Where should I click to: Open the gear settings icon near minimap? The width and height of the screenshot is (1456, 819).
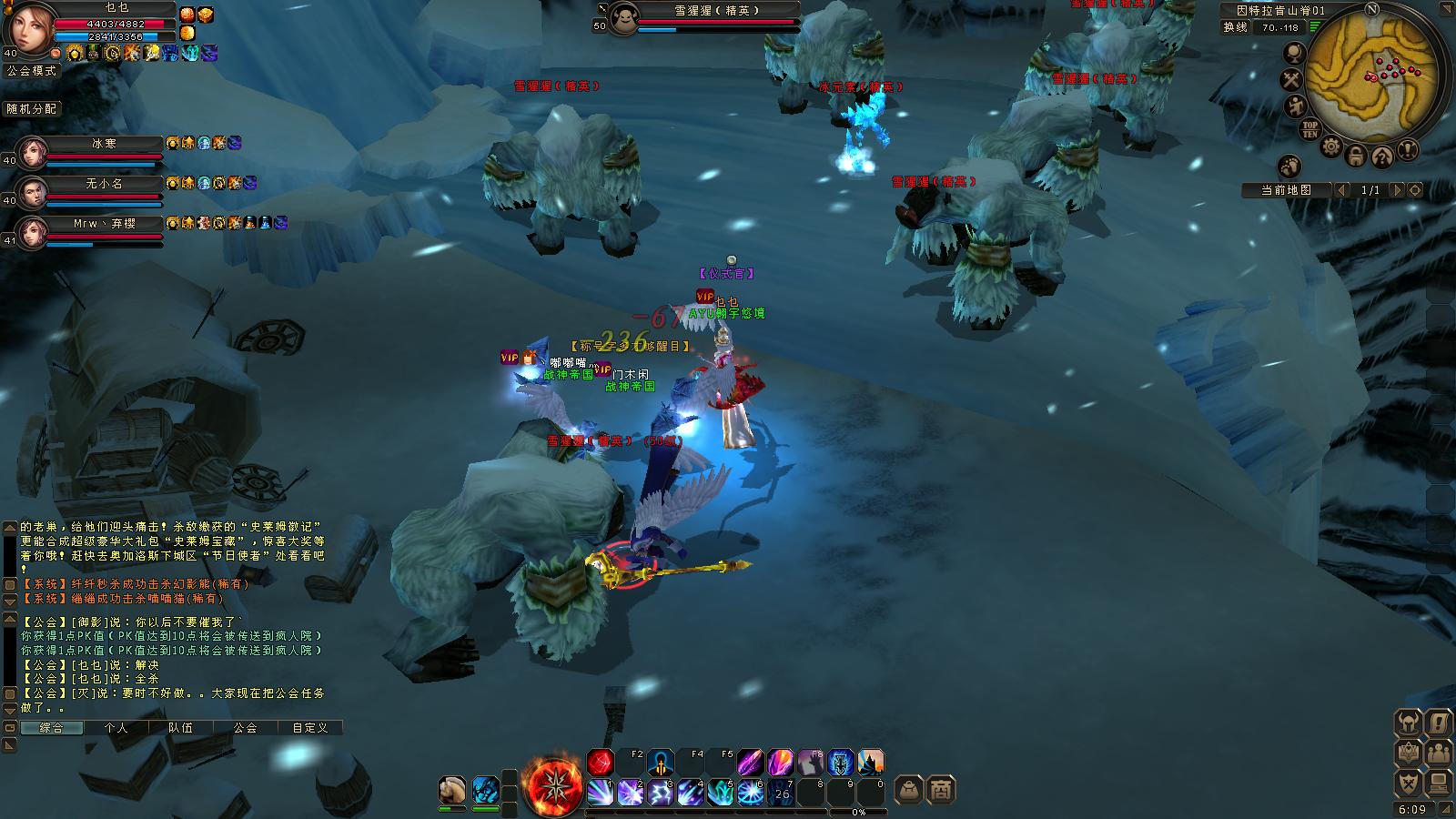1331,146
